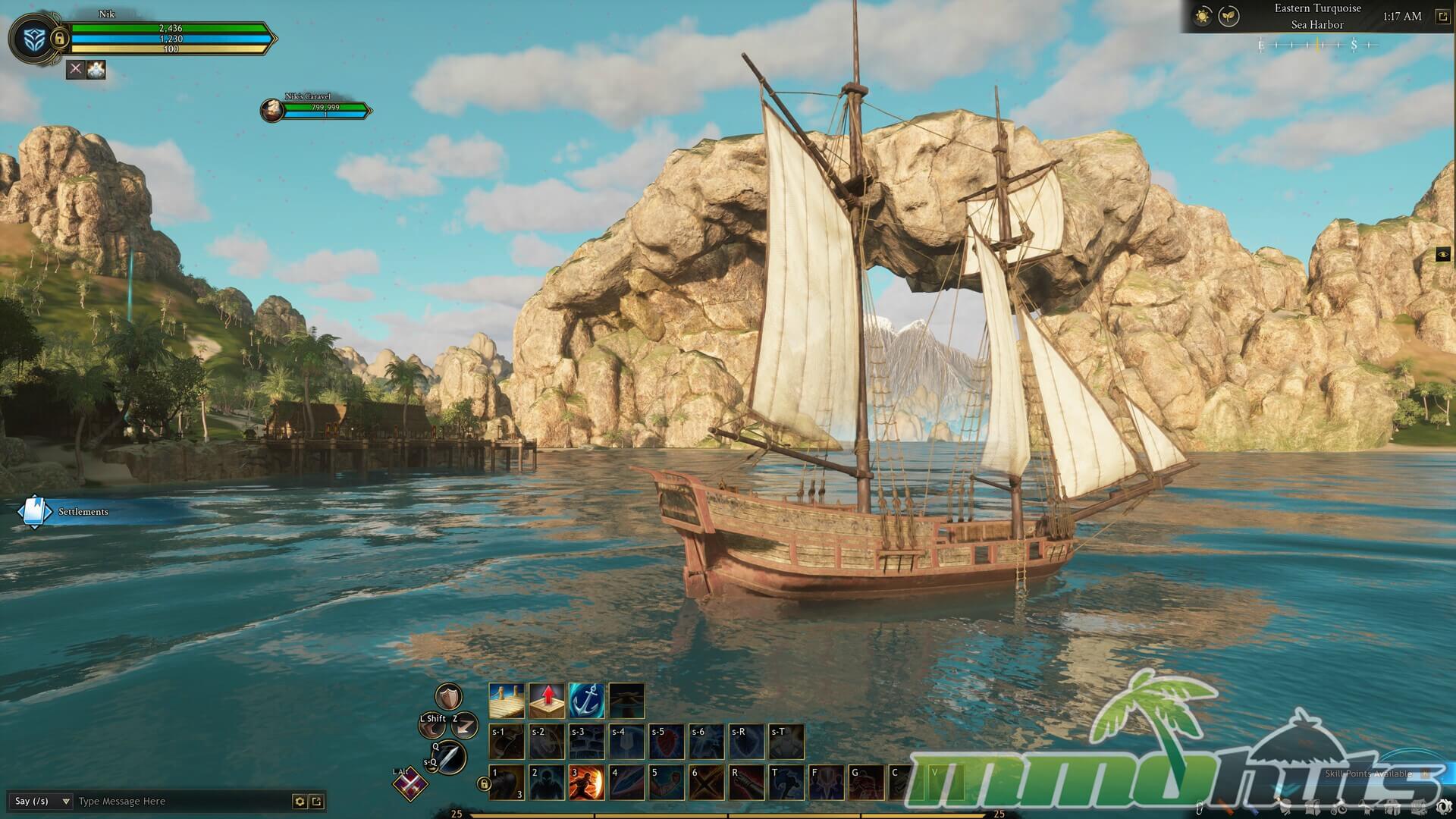The image size is (1456, 819).
Task: Use the crate with red arrow ability
Action: tap(547, 700)
